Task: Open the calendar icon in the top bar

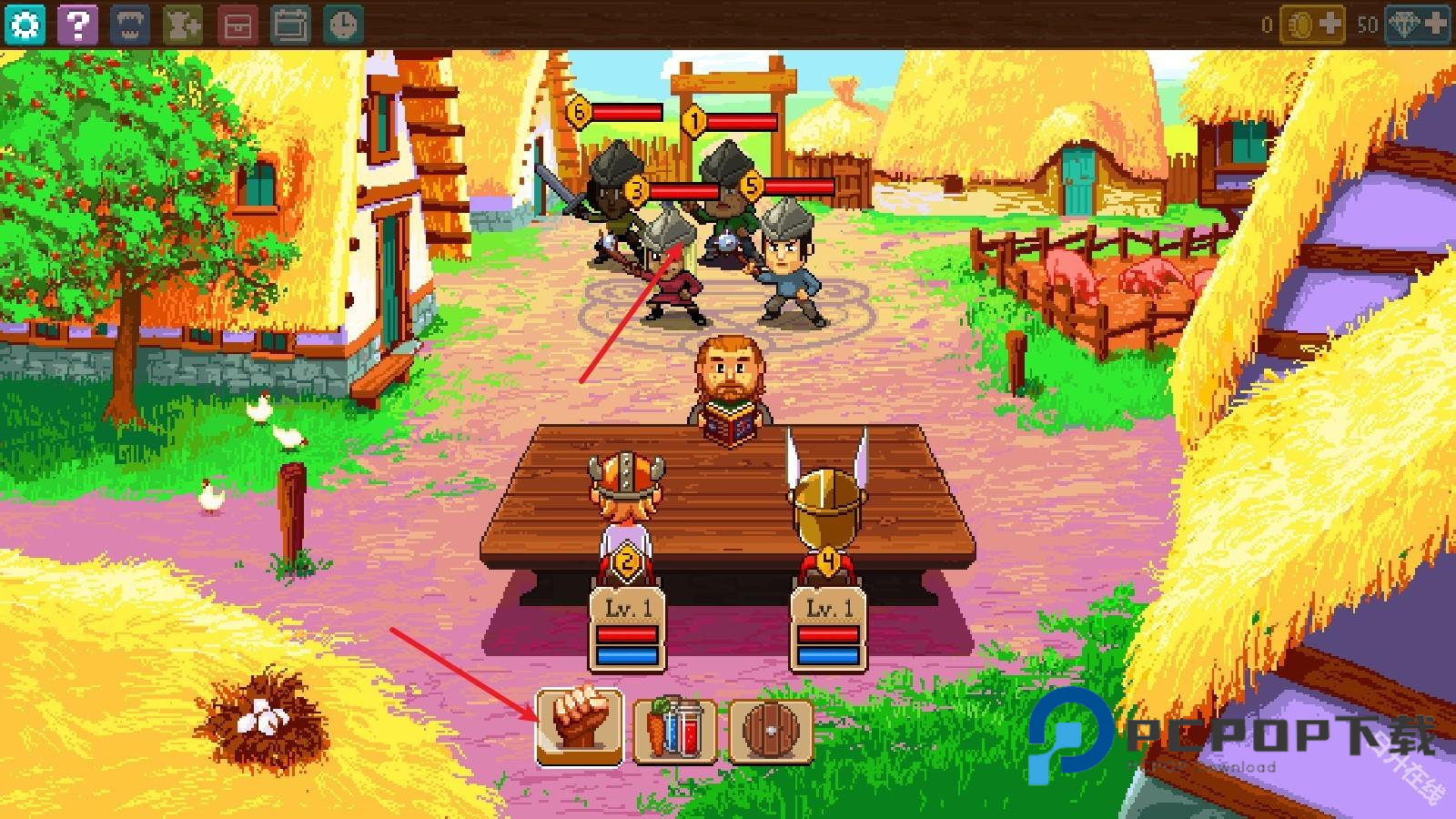Action: click(x=290, y=25)
